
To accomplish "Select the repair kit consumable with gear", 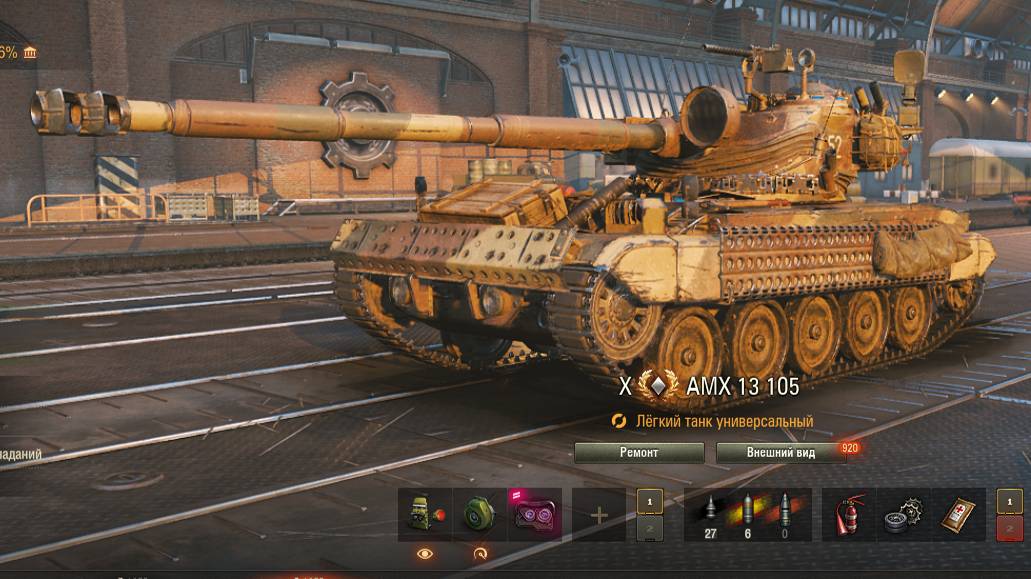I will [903, 515].
